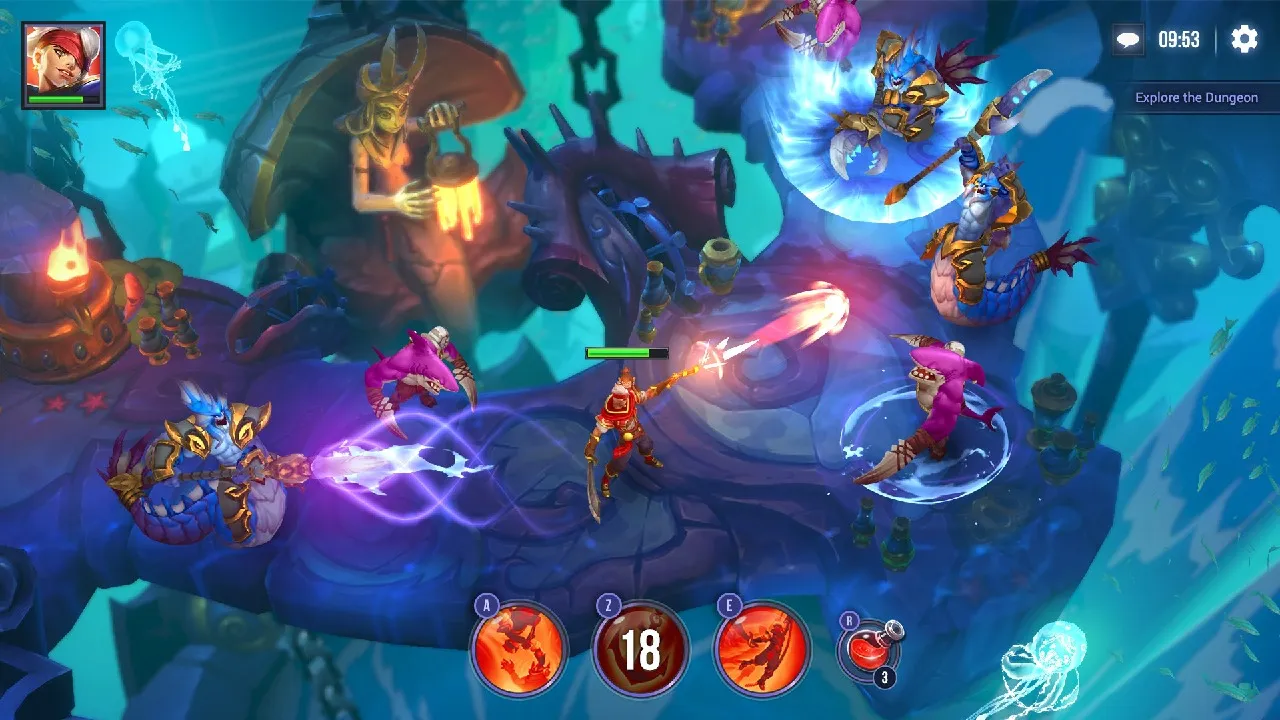
Task: Activate the first fire slash ability
Action: tap(519, 649)
